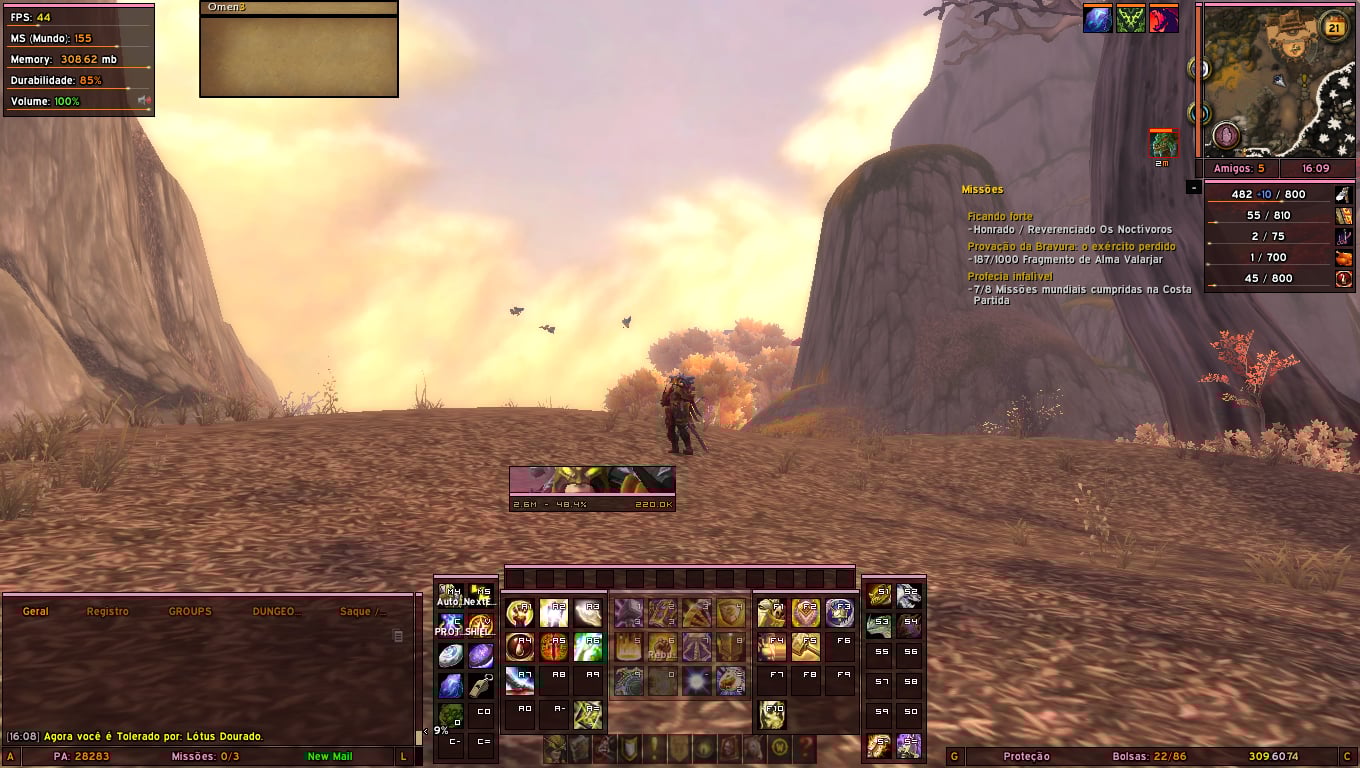Activate the ability bound to A1
The image size is (1360, 768).
coord(521,613)
